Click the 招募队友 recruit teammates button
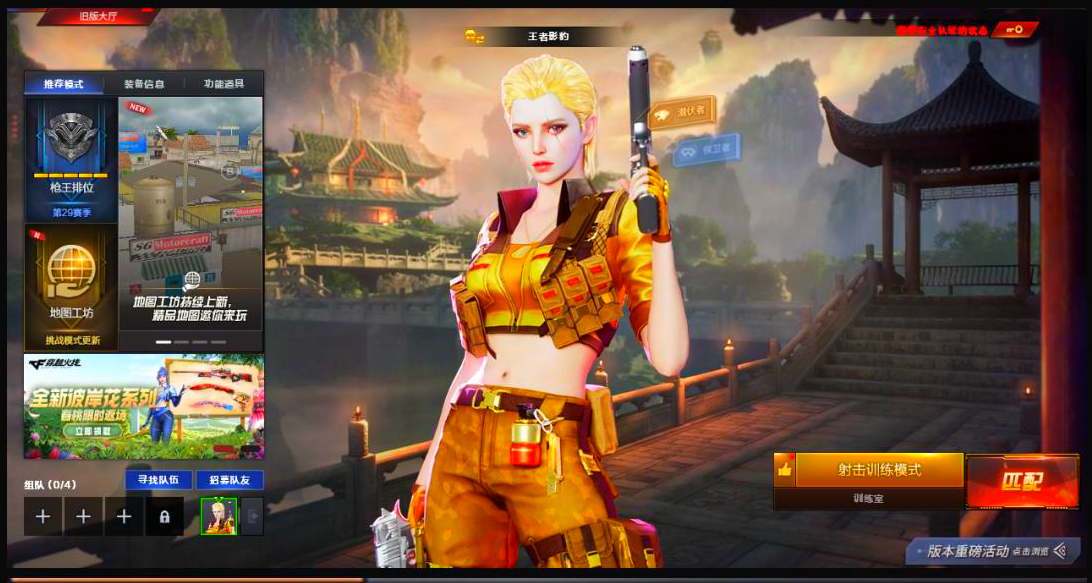 pos(229,480)
